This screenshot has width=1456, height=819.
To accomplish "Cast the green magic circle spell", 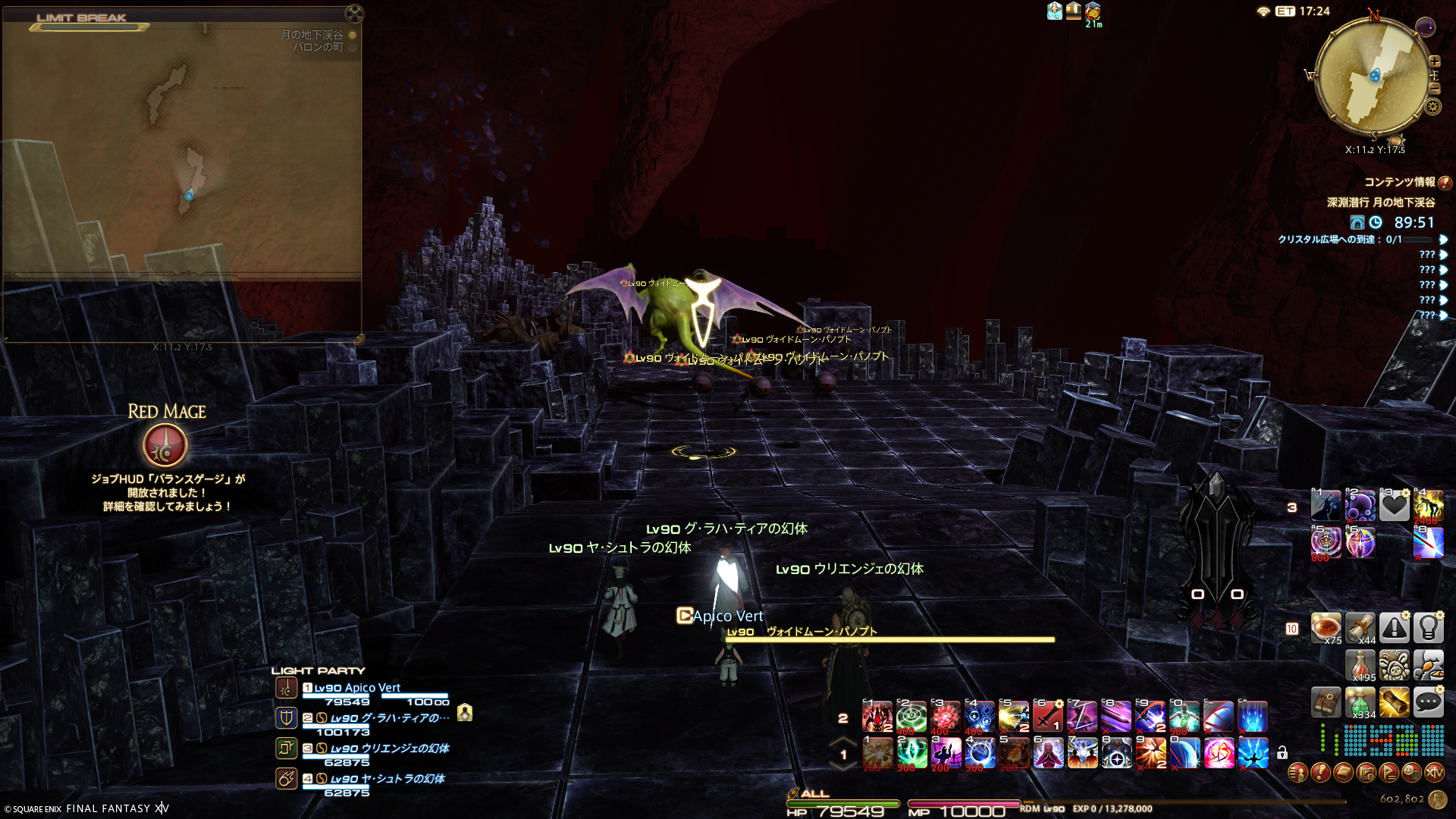I will (912, 717).
